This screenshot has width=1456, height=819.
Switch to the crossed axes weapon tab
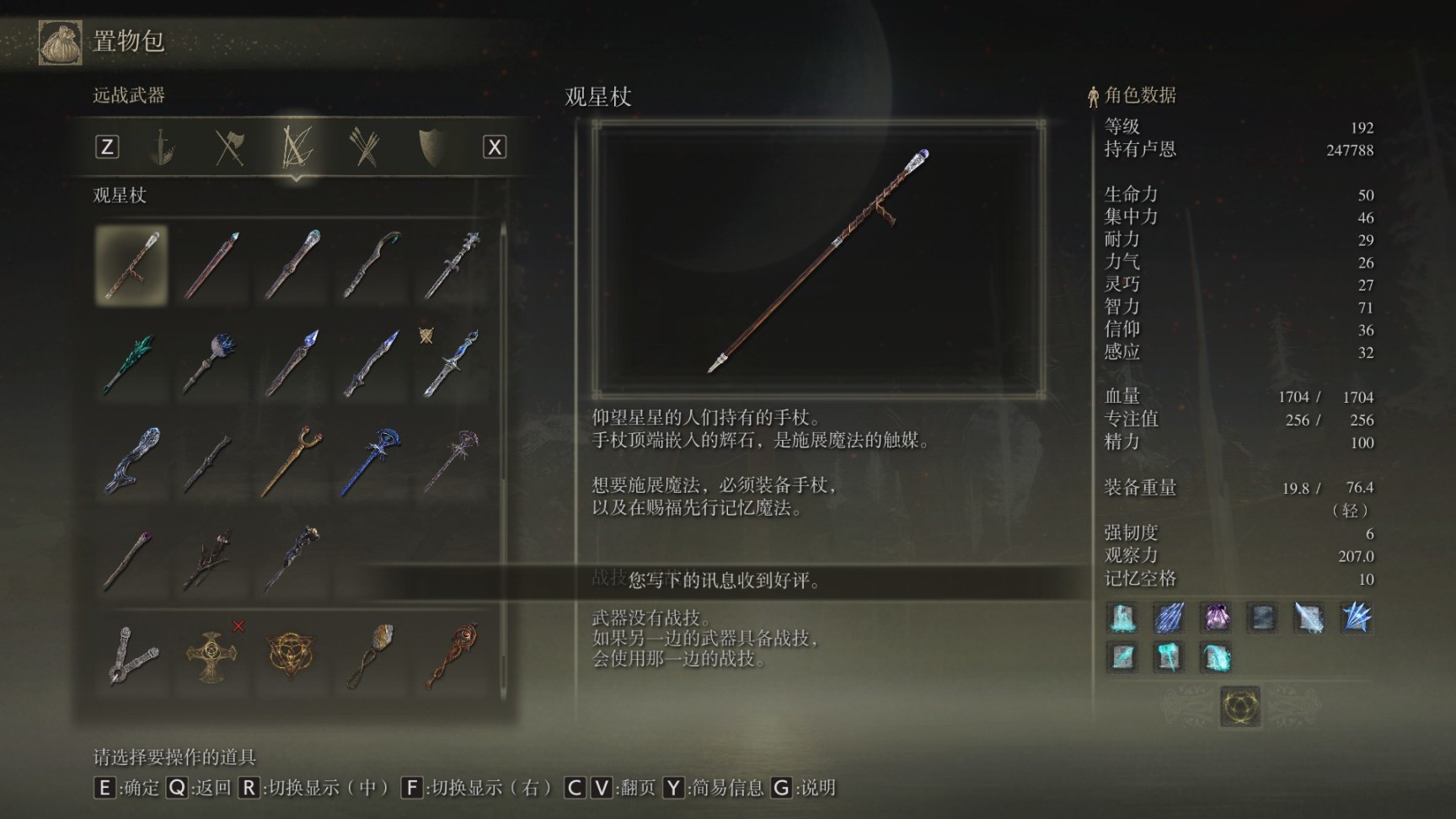(x=230, y=146)
